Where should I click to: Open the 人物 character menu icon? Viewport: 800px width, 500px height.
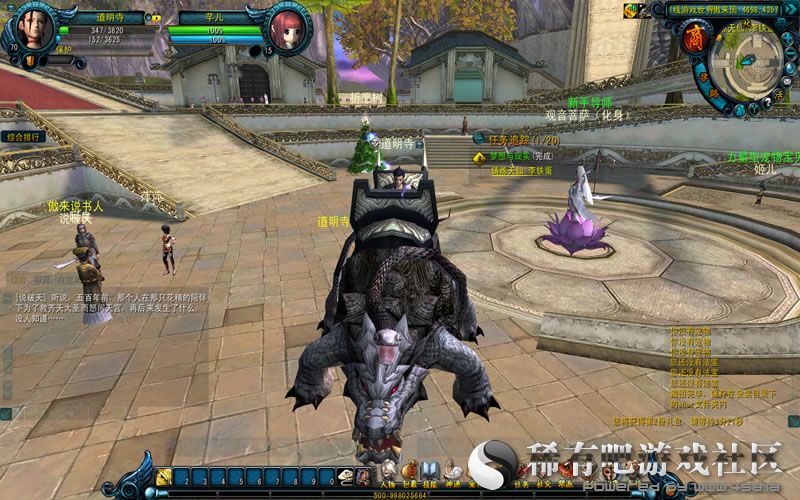[388, 470]
